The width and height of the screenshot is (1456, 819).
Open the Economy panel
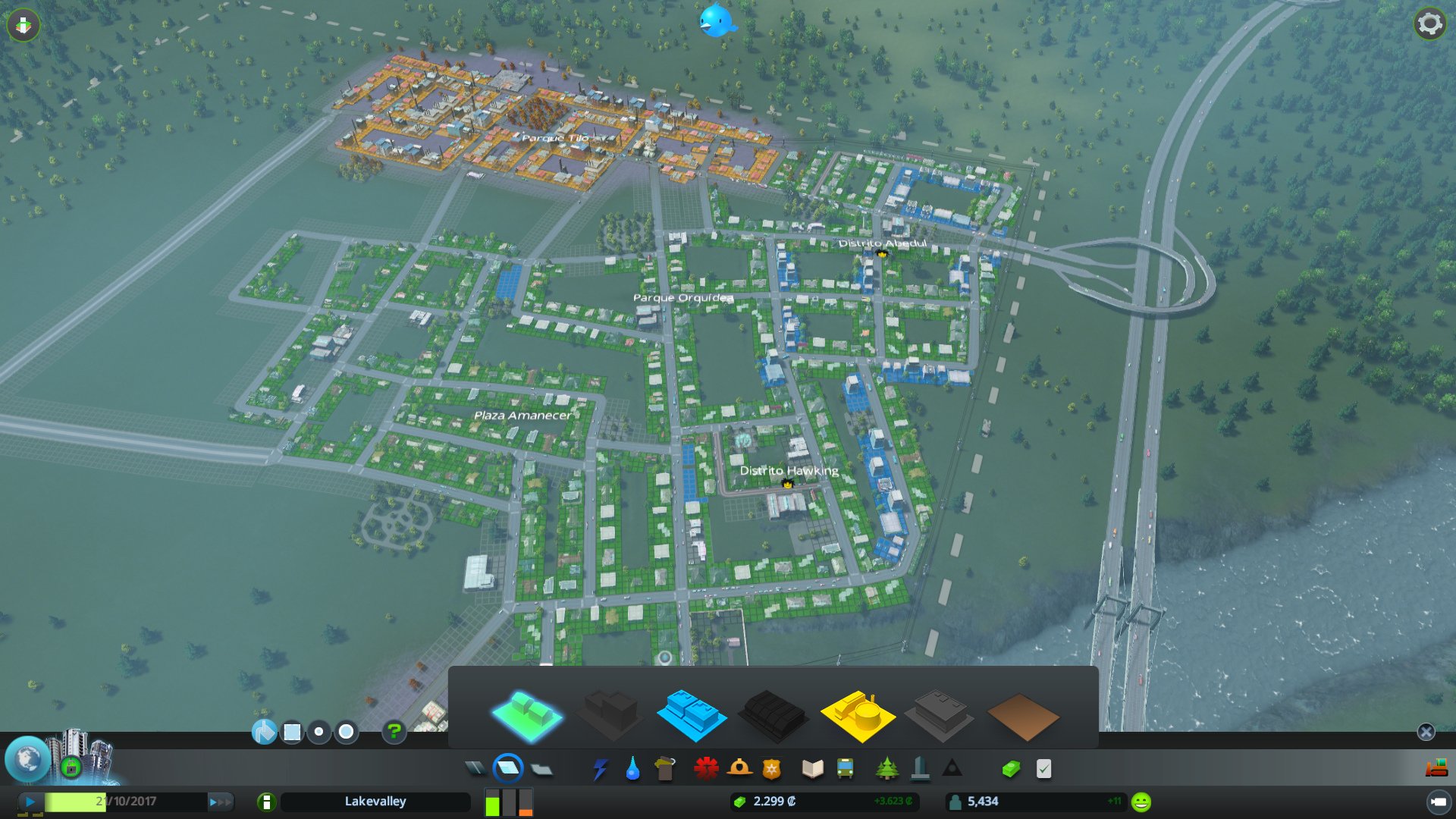1012,768
